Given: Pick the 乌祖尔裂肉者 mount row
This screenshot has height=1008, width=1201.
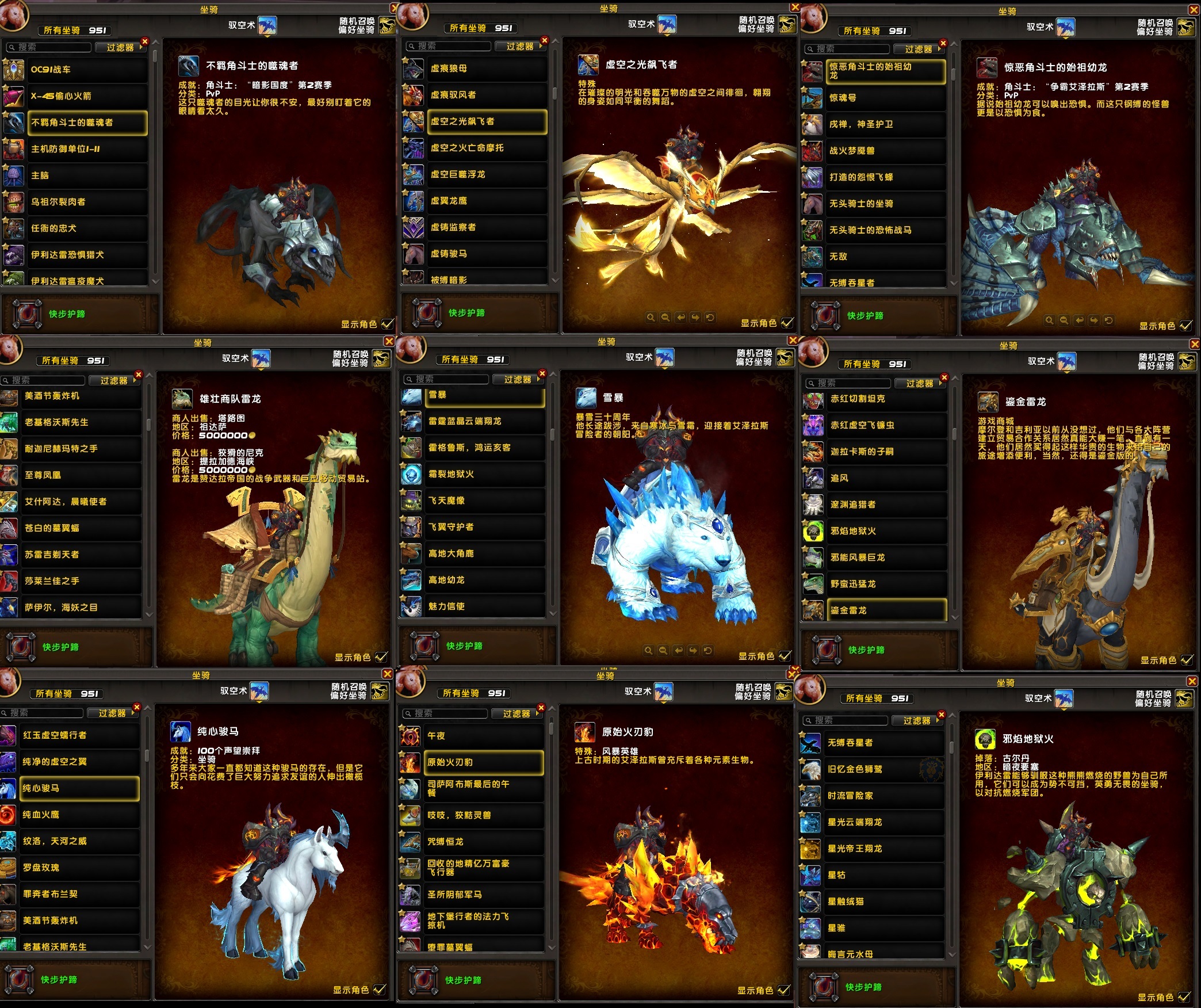Looking at the screenshot, I should 86,202.
